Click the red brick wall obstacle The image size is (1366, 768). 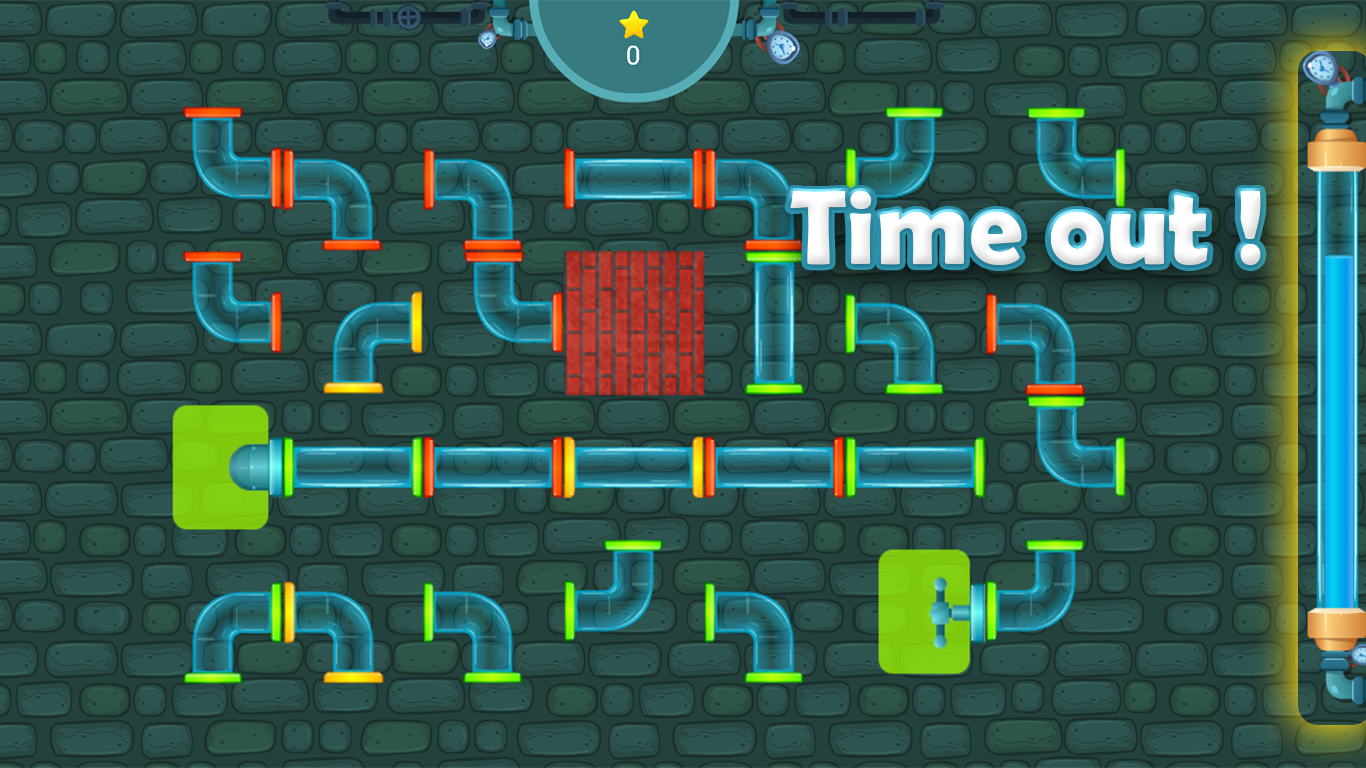(635, 325)
